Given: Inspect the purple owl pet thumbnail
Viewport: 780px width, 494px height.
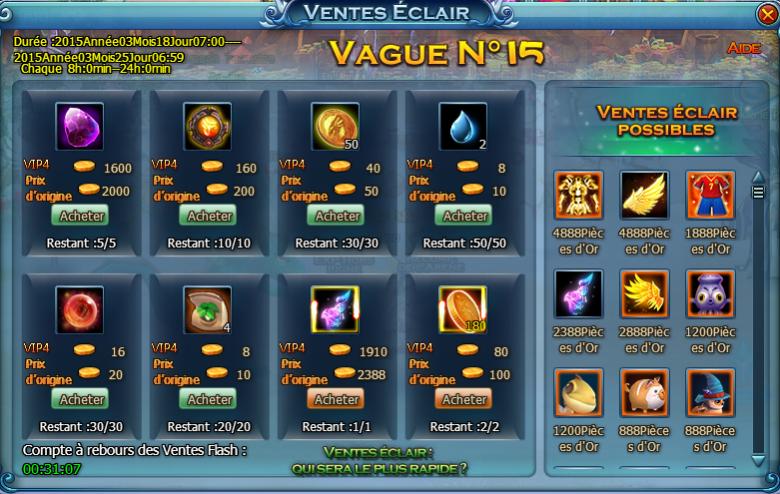Looking at the screenshot, I should tap(710, 294).
